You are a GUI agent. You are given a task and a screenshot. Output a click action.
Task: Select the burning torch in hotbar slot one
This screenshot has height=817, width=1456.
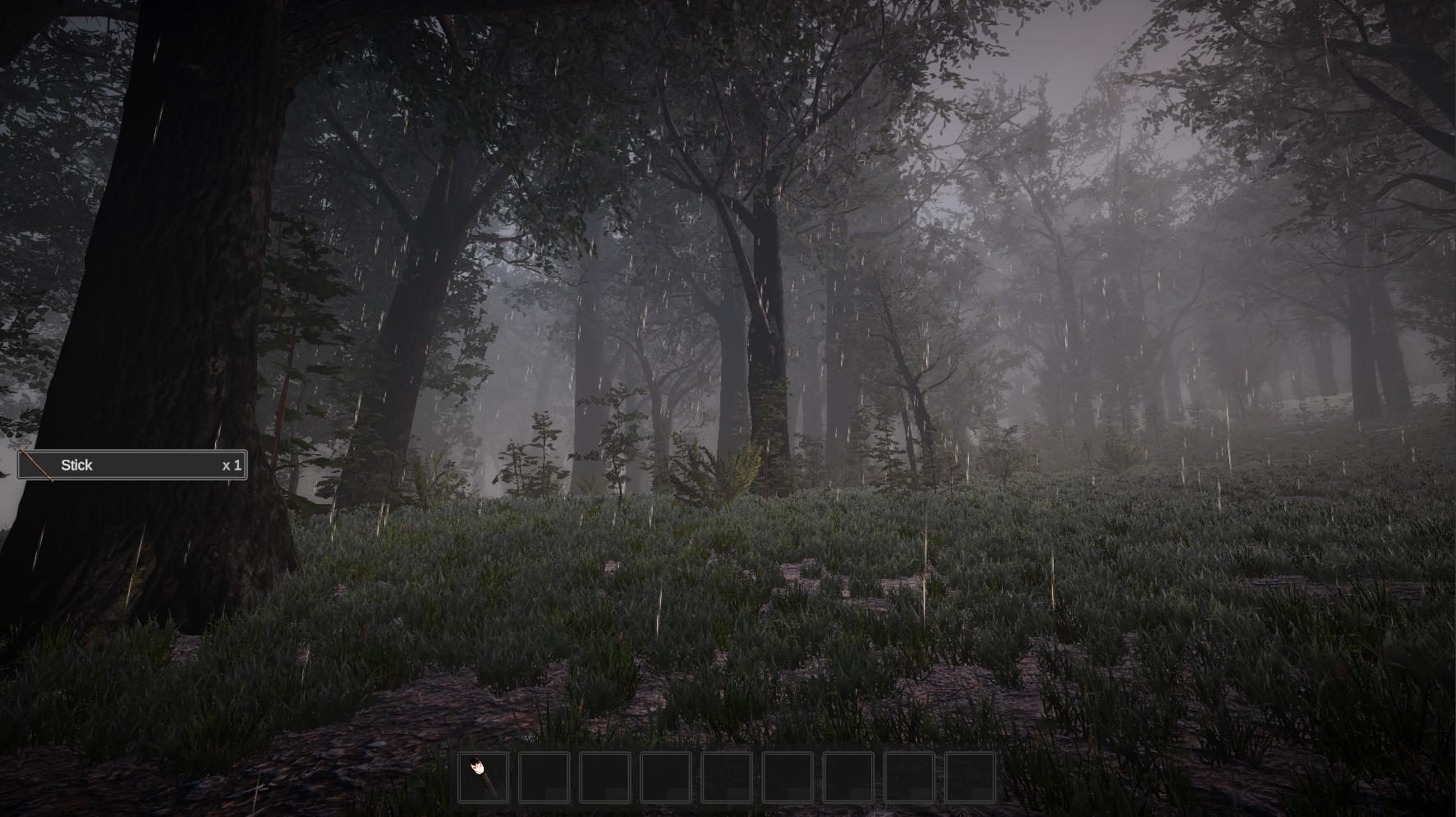tap(483, 776)
